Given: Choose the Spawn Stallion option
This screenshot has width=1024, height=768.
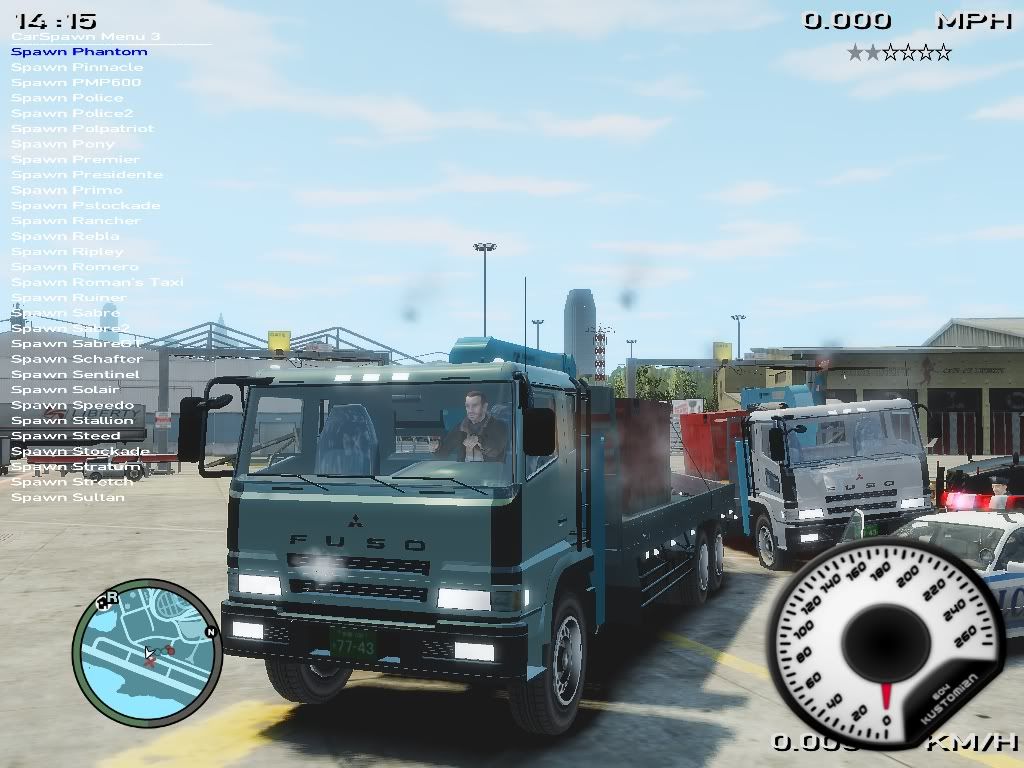Looking at the screenshot, I should tap(72, 421).
